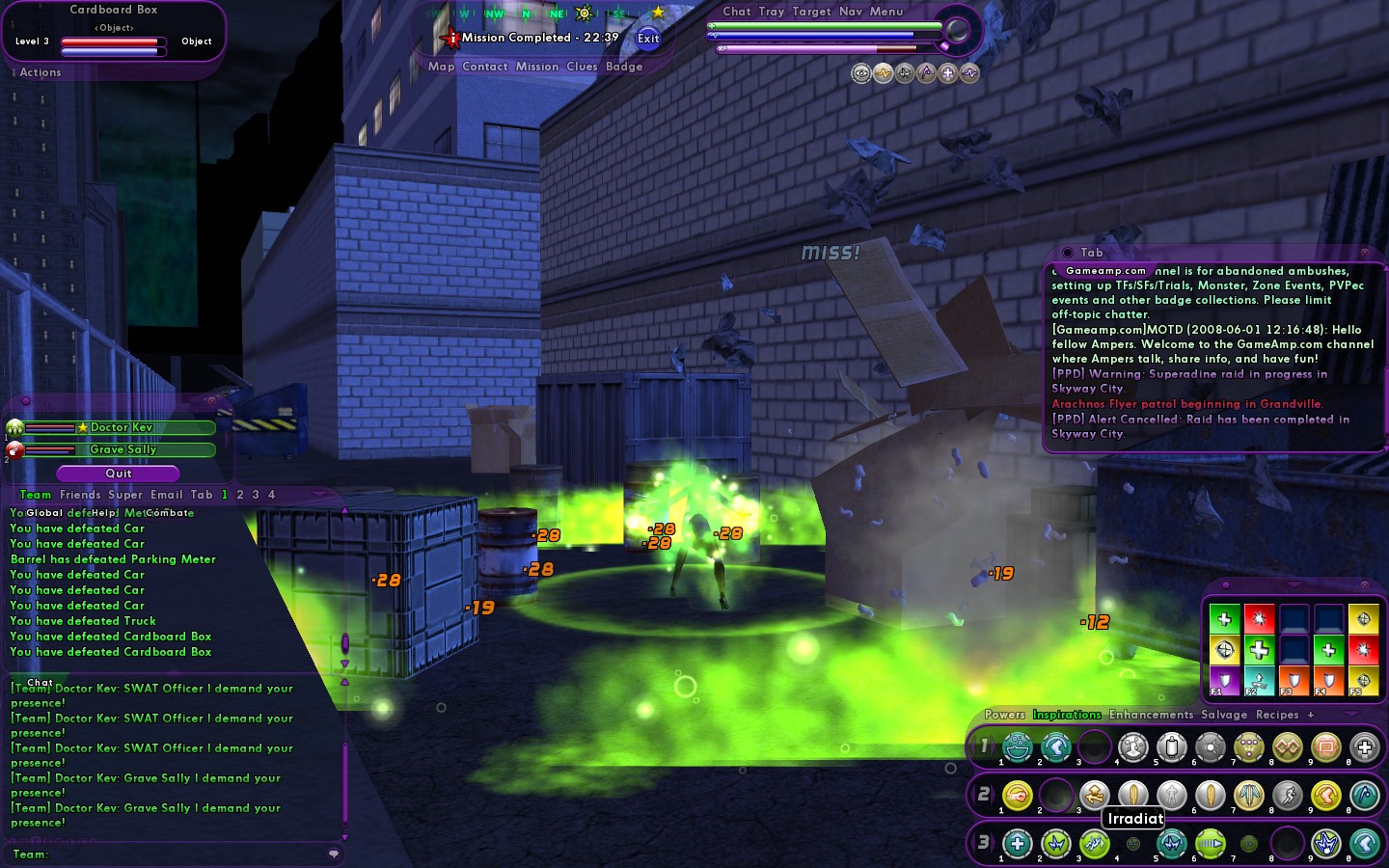Show the Mission panel
1389x868 pixels.
537,67
